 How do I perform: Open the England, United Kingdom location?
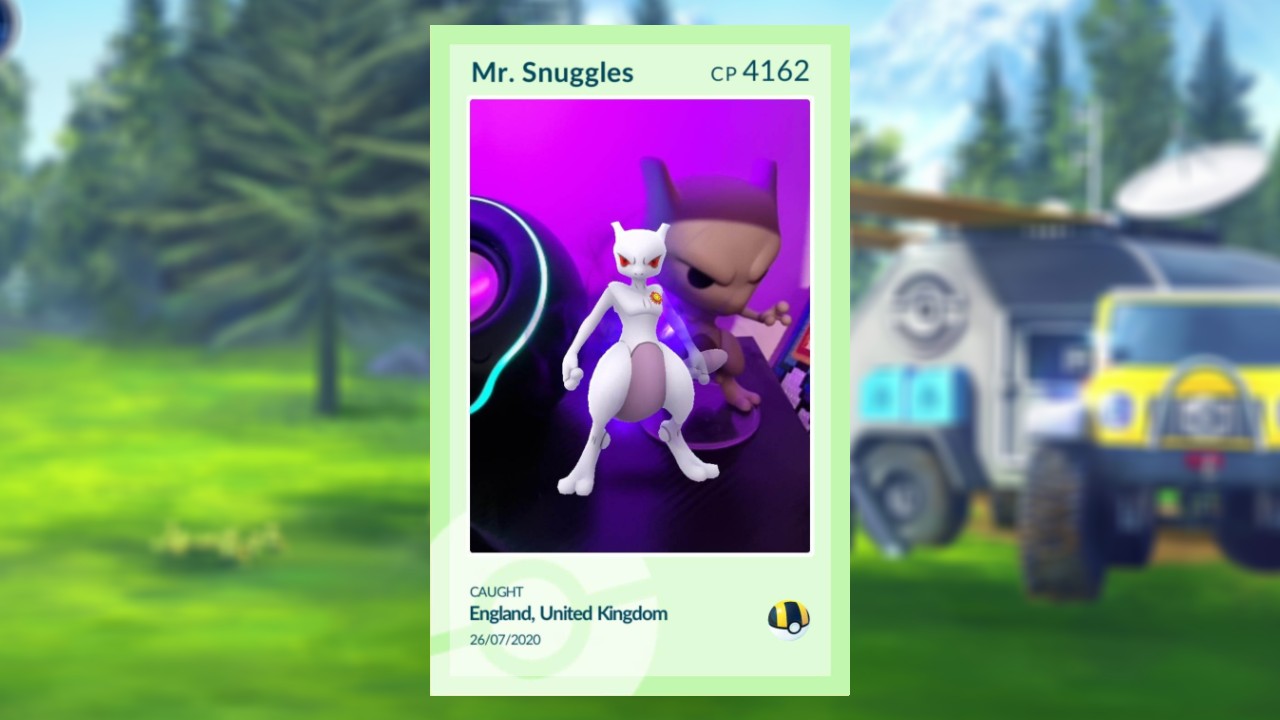(x=568, y=614)
